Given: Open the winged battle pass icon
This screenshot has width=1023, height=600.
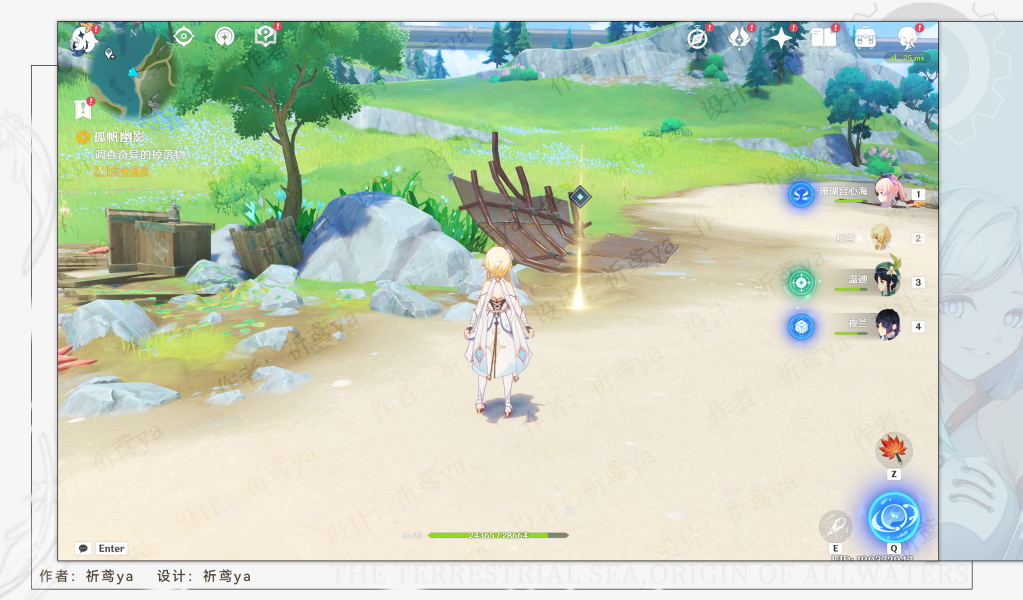Looking at the screenshot, I should coord(739,38).
